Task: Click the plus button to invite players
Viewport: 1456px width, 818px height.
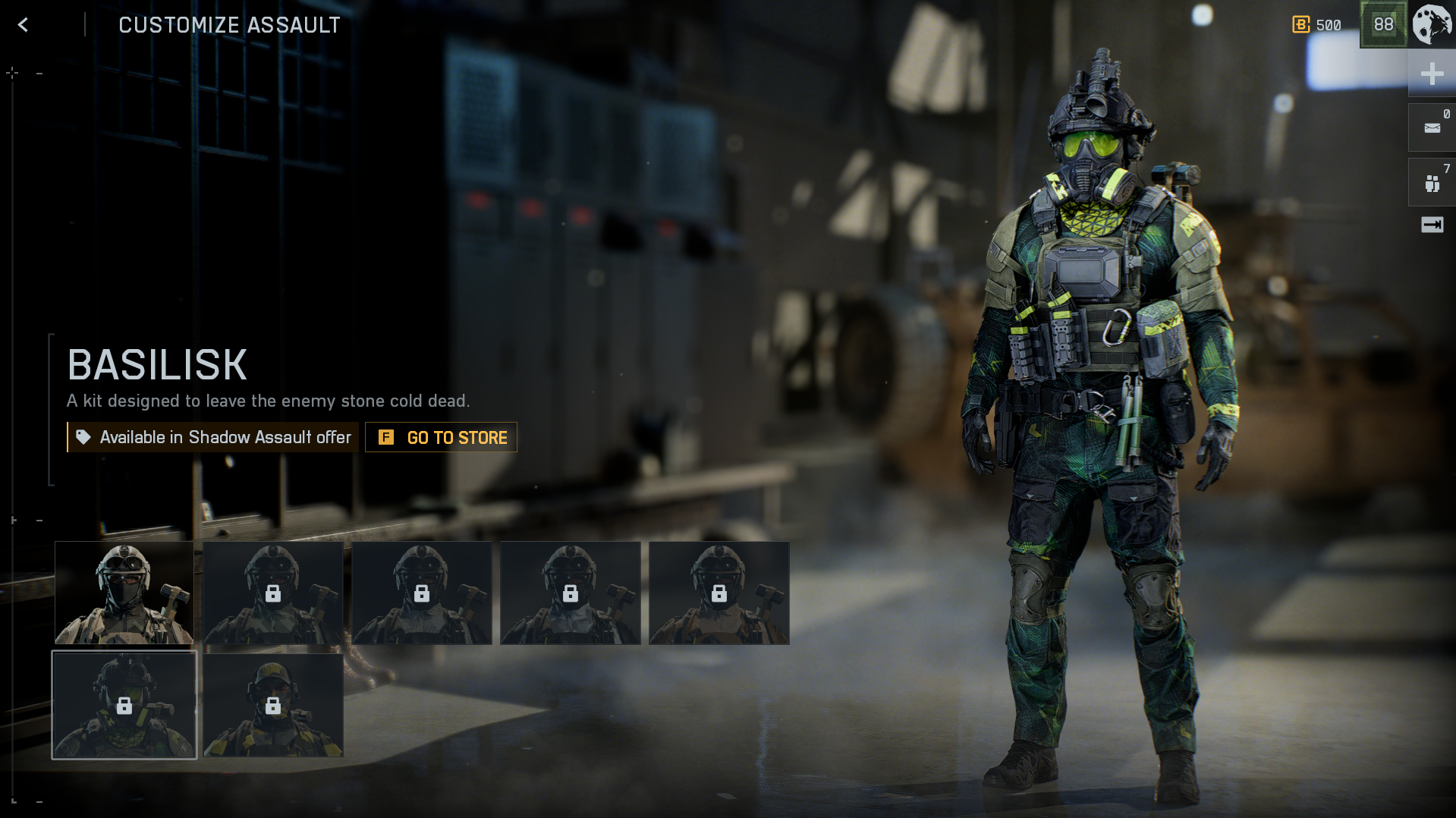Action: point(1432,74)
